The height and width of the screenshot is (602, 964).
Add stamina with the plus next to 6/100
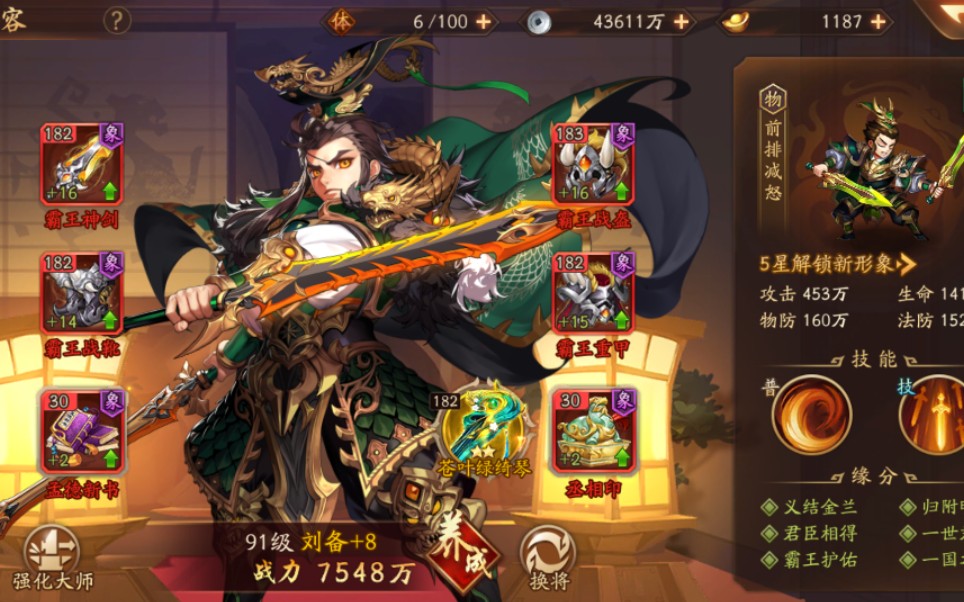(x=484, y=21)
